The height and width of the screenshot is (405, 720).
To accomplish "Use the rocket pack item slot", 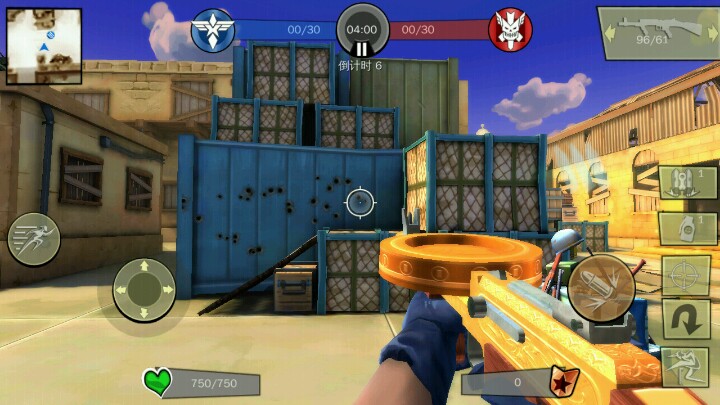I will (x=689, y=183).
